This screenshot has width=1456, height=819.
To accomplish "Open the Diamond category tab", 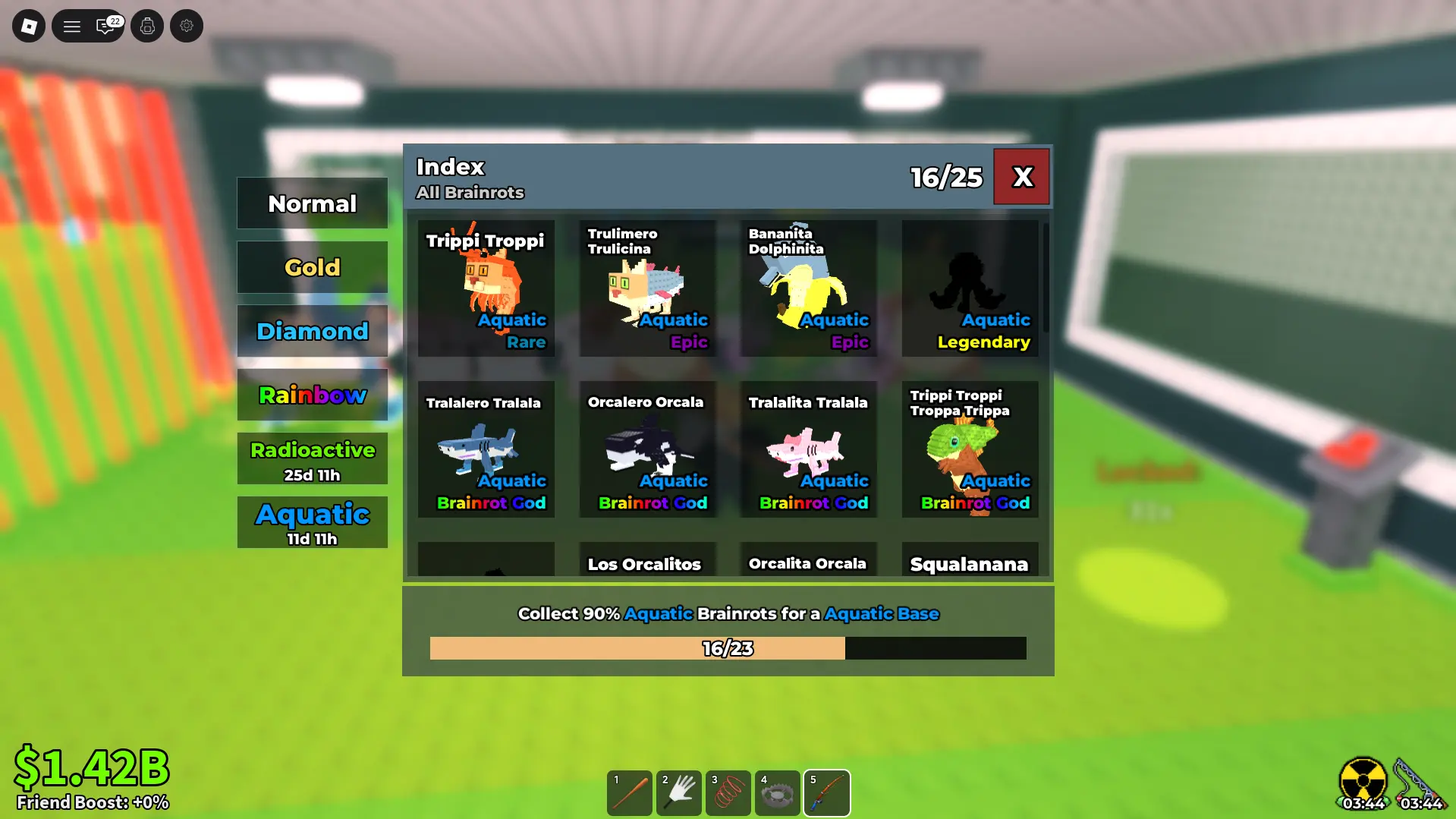I will 312,331.
